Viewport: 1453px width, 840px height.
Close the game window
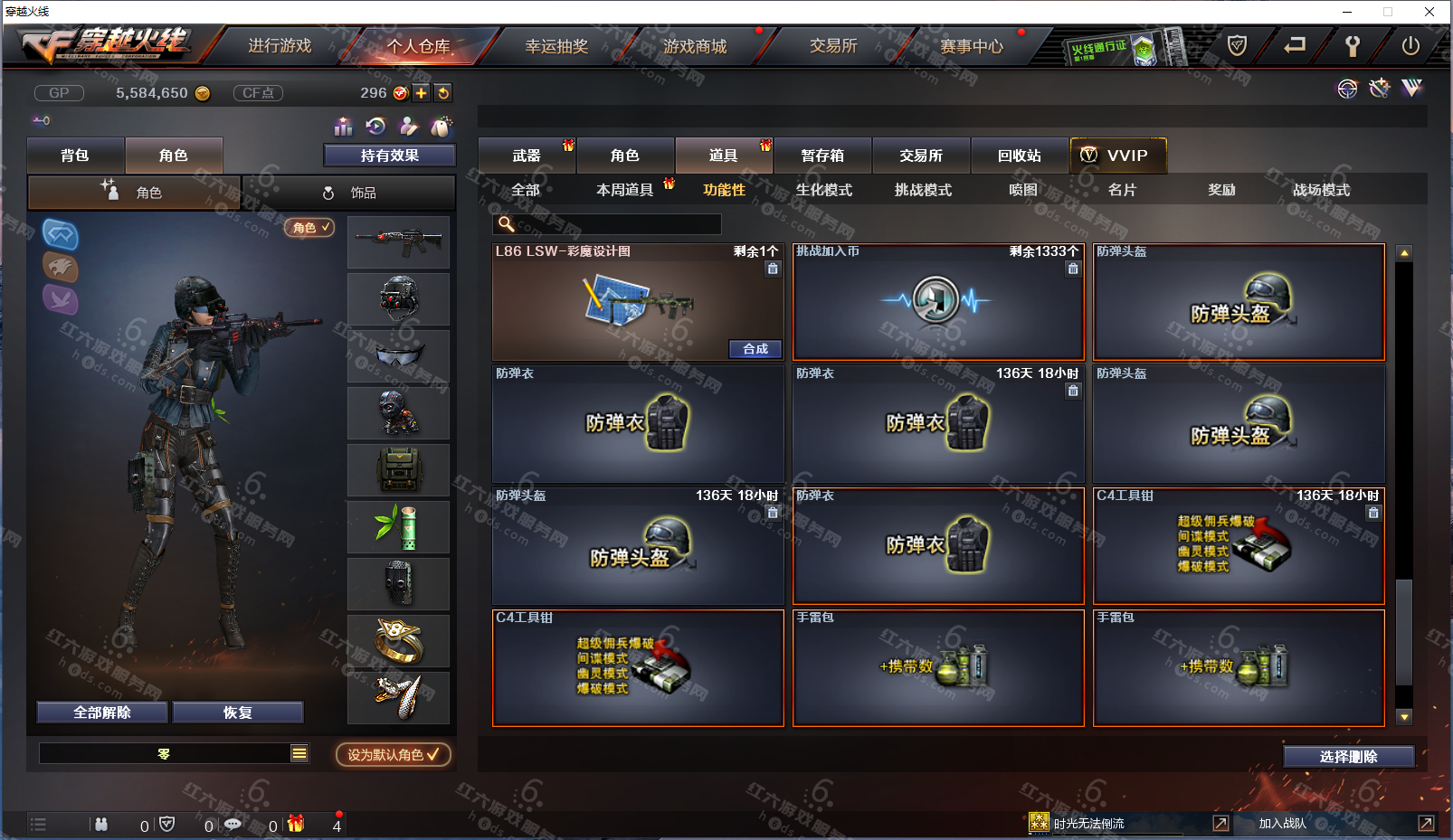coord(1429,12)
